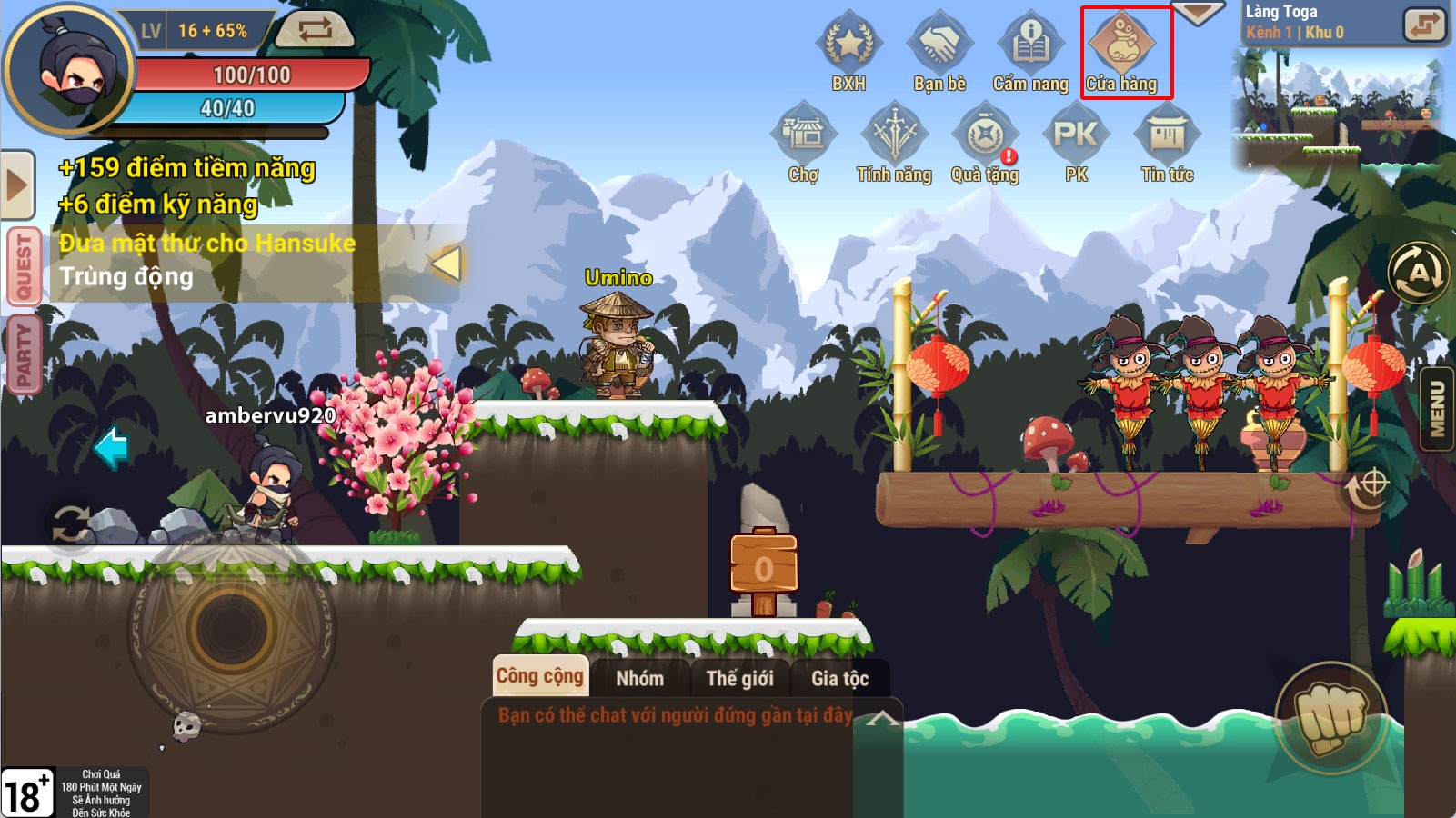Select the Công cộng chat tab
This screenshot has width=1456, height=818.
pos(540,676)
